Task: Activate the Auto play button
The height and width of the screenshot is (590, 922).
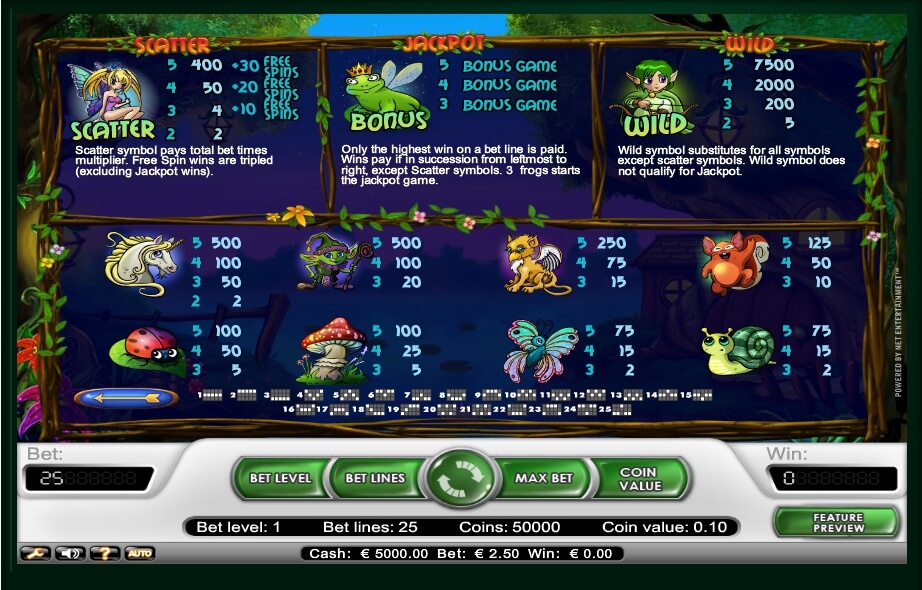Action: coord(139,553)
